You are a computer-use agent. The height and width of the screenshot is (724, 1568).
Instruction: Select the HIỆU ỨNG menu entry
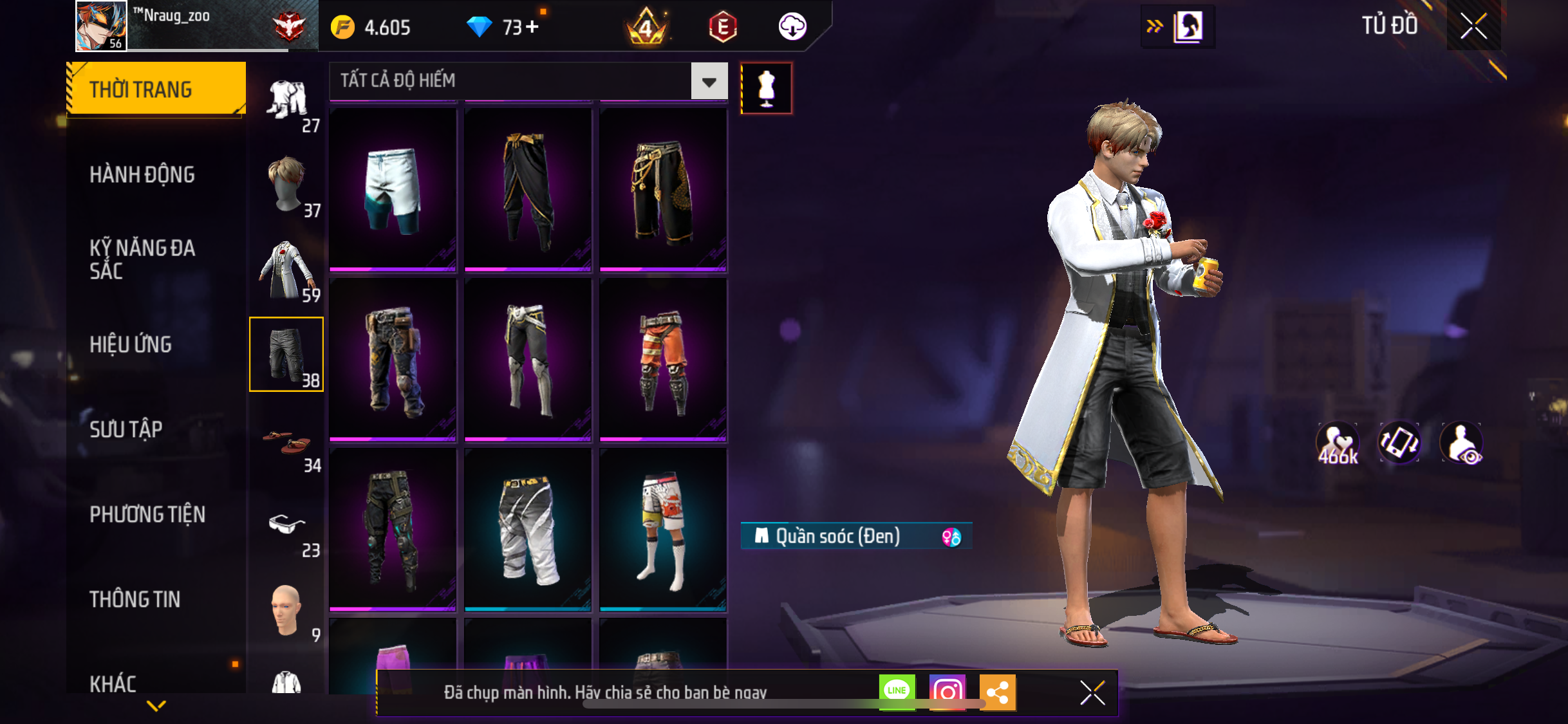coord(131,344)
